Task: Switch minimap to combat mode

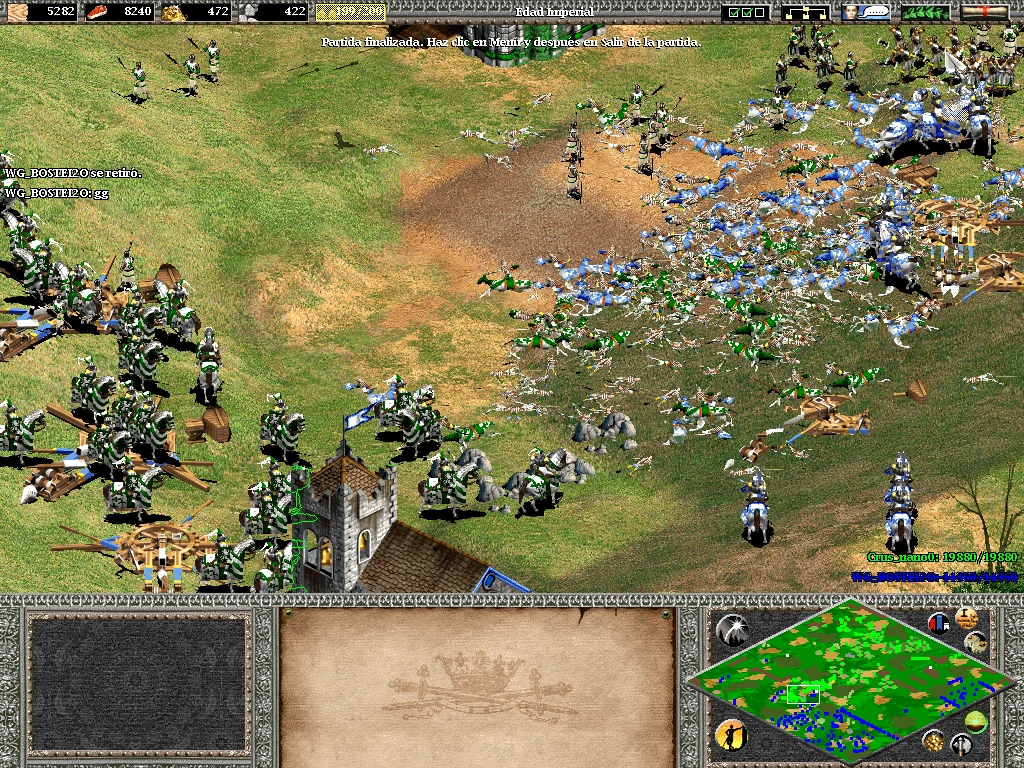Action: [x=962, y=745]
